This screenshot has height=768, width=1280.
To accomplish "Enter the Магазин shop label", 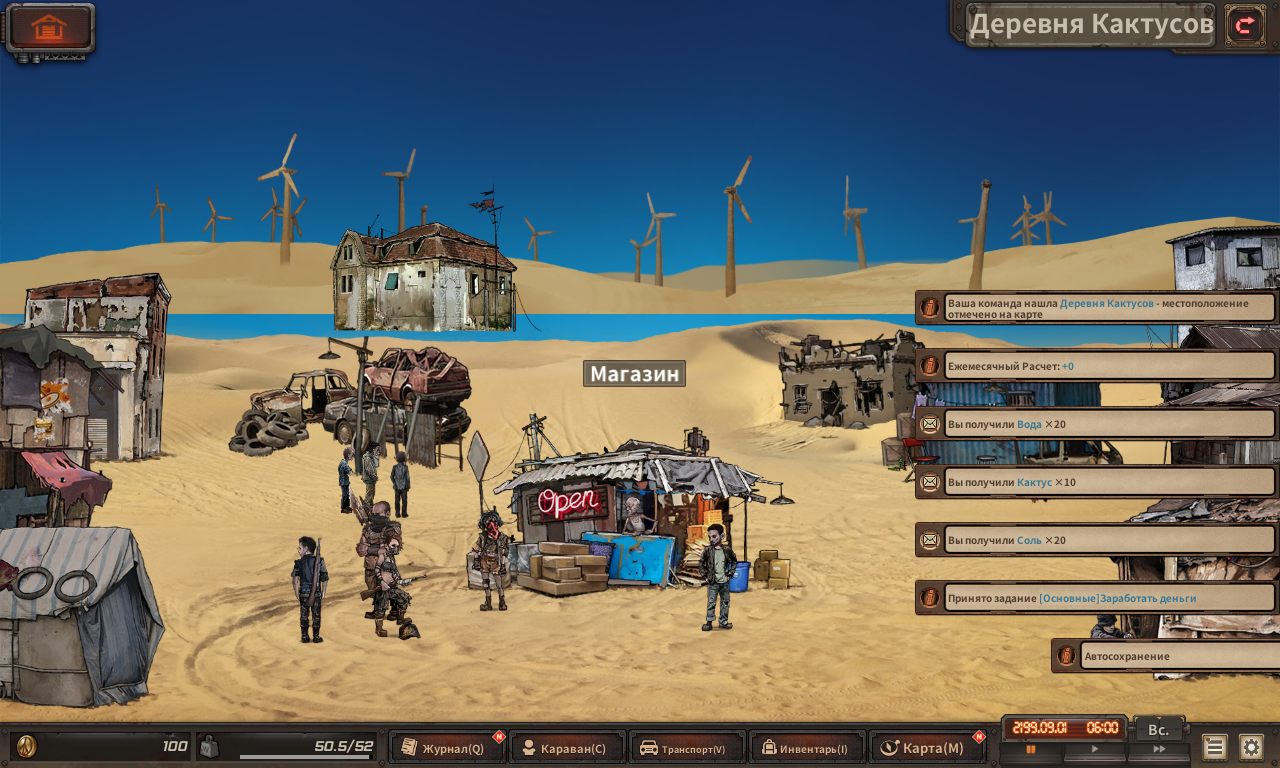I will pos(634,374).
